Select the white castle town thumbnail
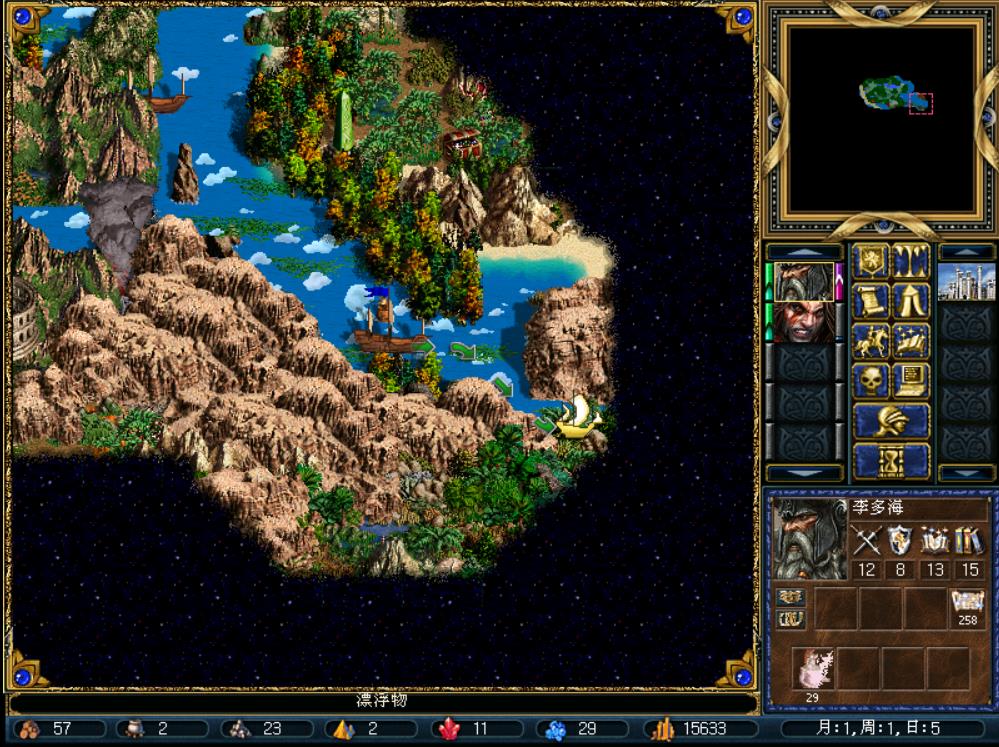 [966, 282]
